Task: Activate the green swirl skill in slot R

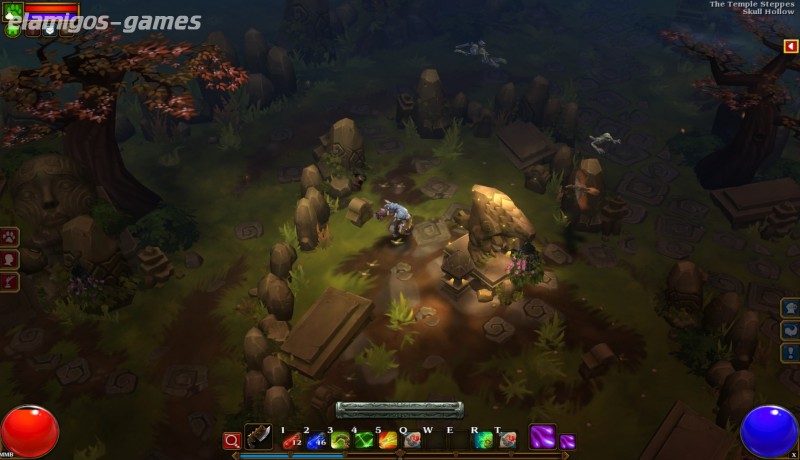Action: coord(484,440)
